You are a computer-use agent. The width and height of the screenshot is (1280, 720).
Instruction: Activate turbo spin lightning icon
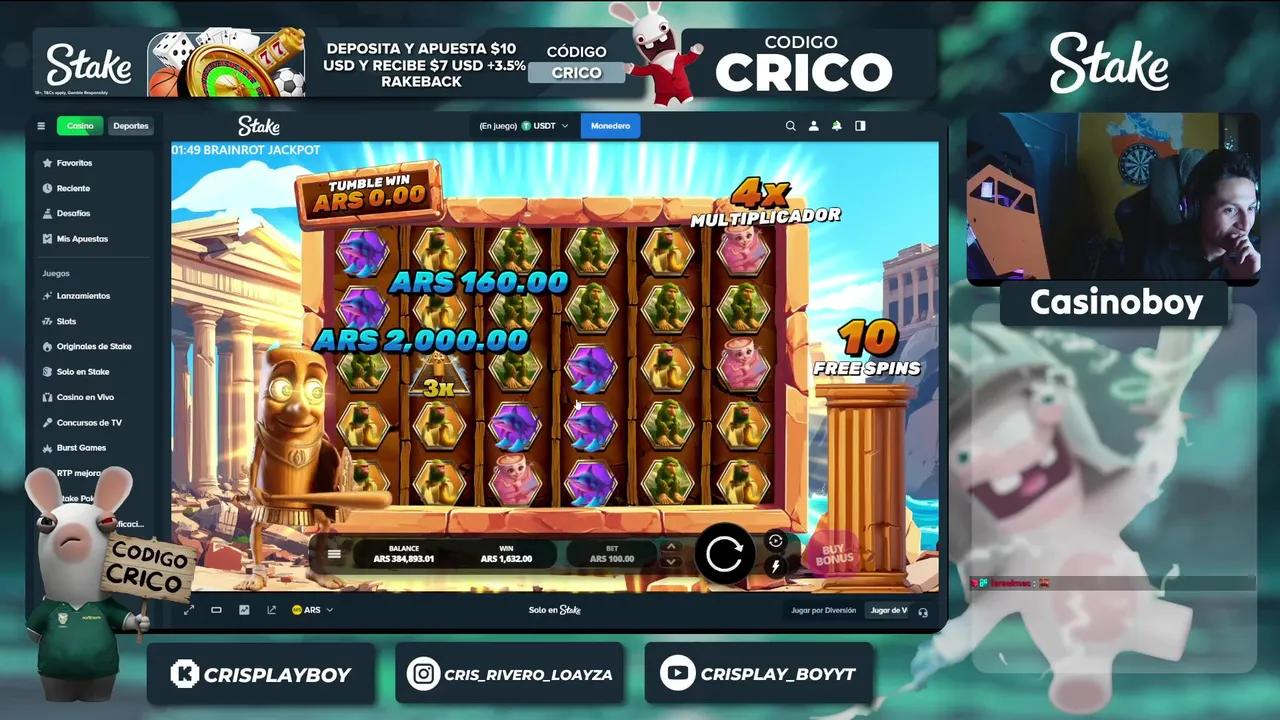click(x=776, y=565)
